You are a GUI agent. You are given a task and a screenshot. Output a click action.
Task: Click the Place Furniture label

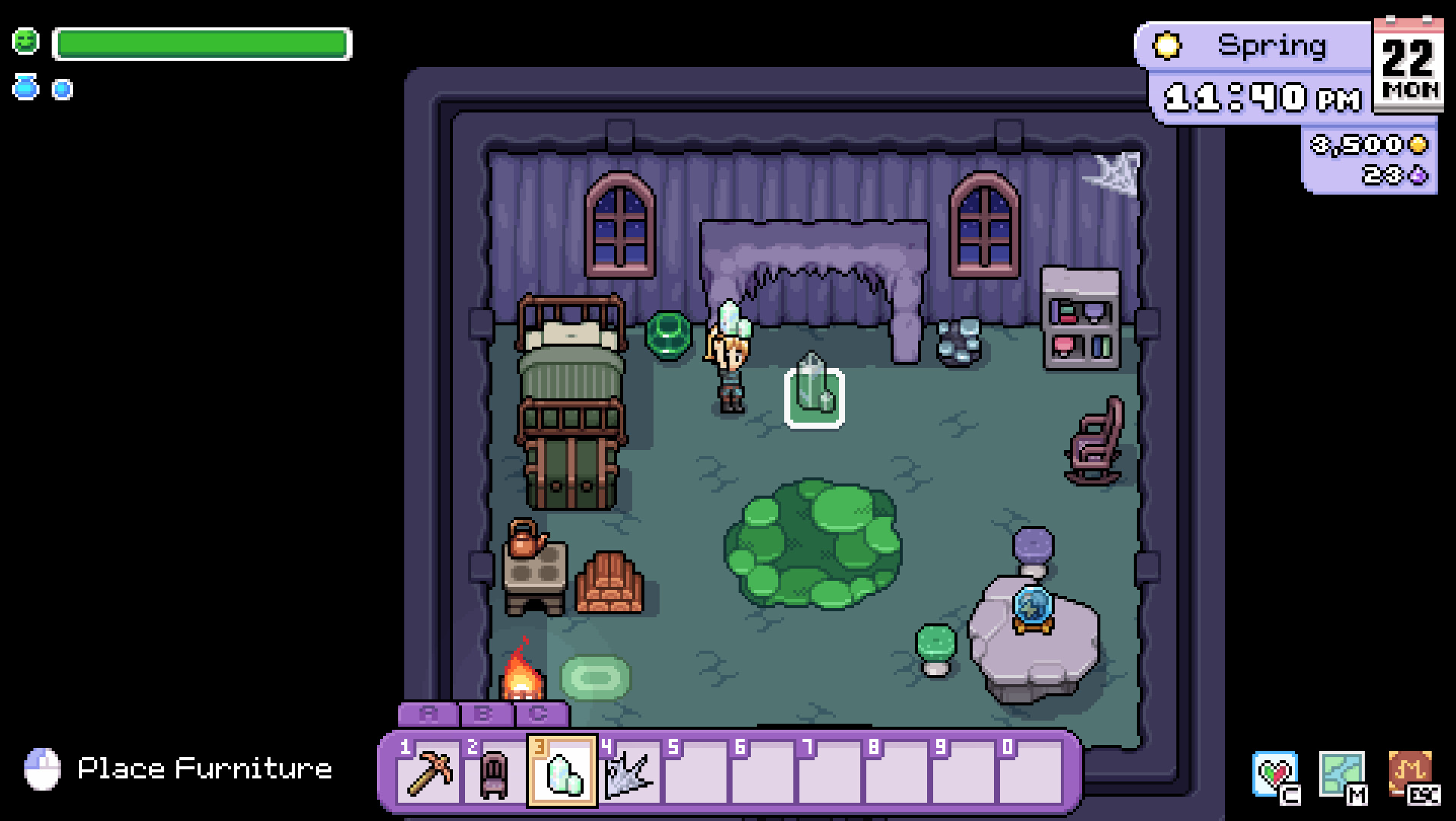[x=205, y=769]
